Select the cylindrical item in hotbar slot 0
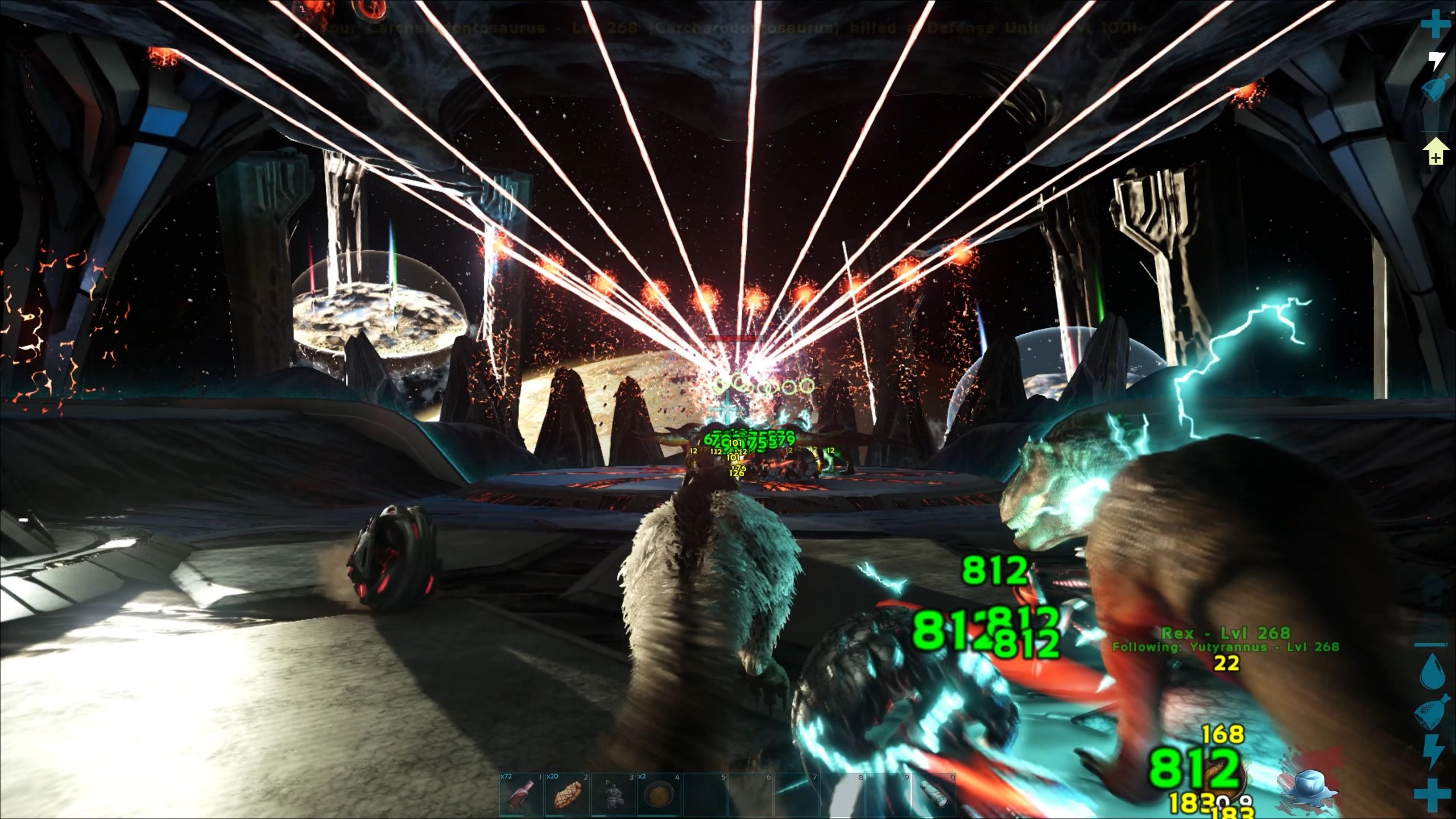 coord(933,796)
